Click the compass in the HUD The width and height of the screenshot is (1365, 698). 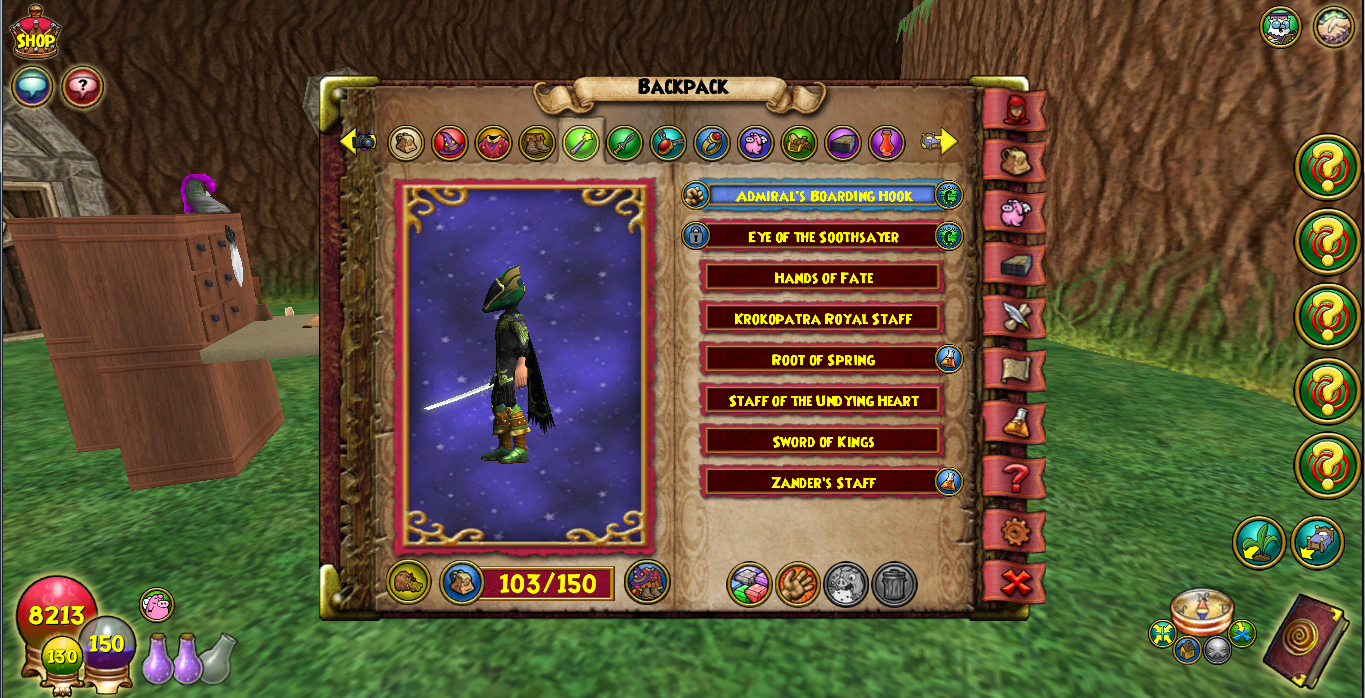click(x=1201, y=611)
